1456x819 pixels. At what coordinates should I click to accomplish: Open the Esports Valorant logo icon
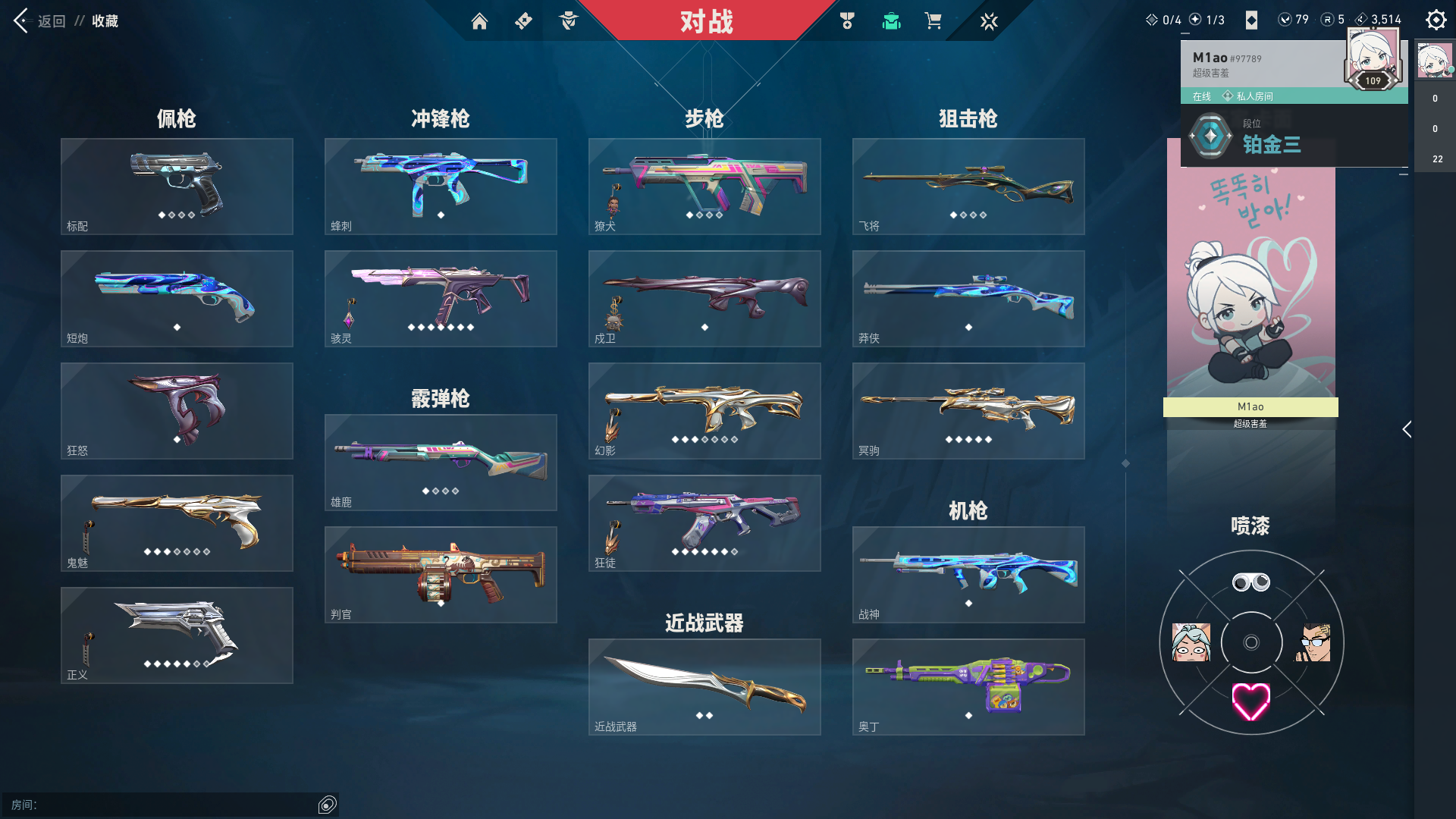coord(990,21)
